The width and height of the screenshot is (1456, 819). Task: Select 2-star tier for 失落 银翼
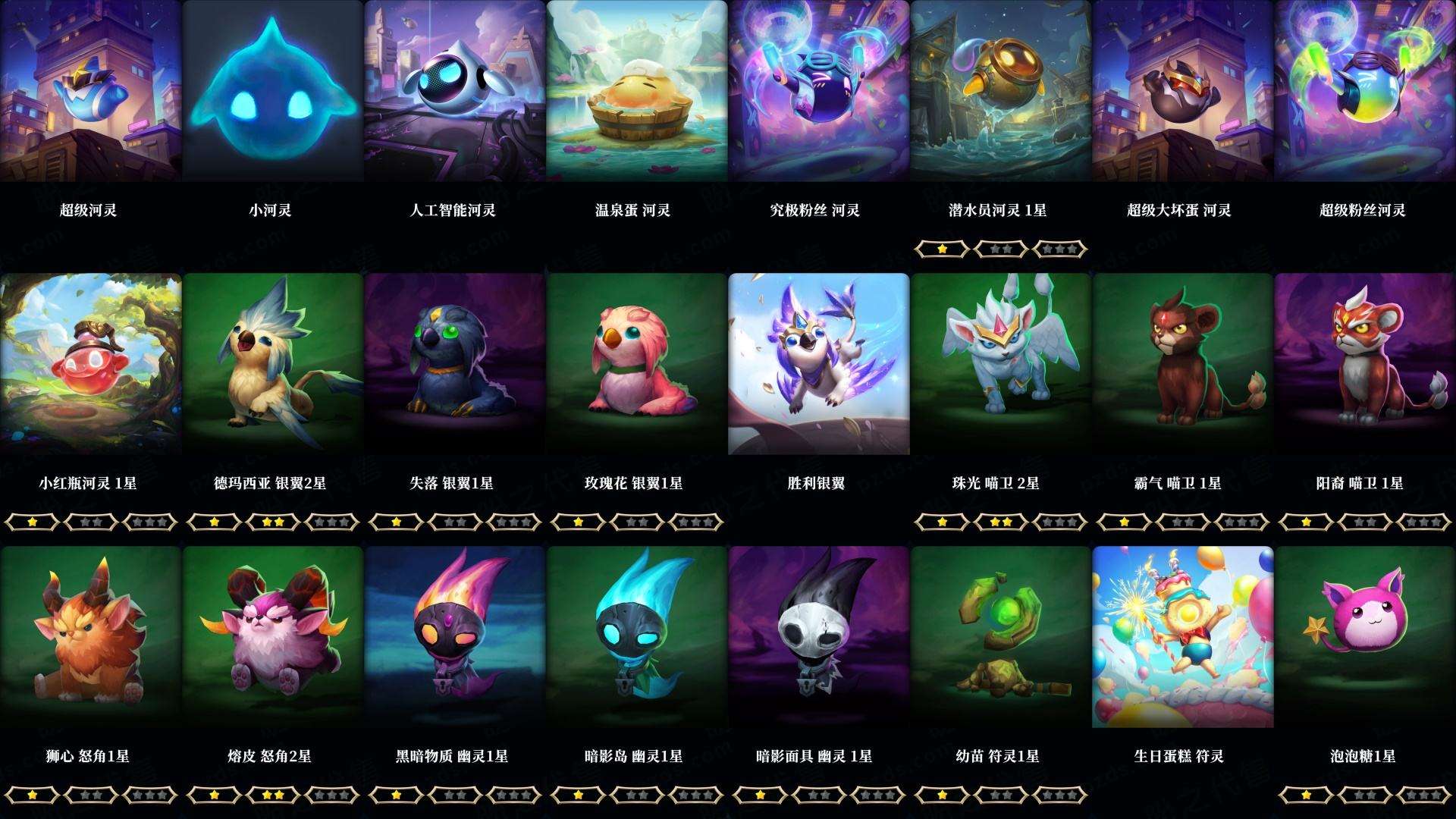coord(455,522)
